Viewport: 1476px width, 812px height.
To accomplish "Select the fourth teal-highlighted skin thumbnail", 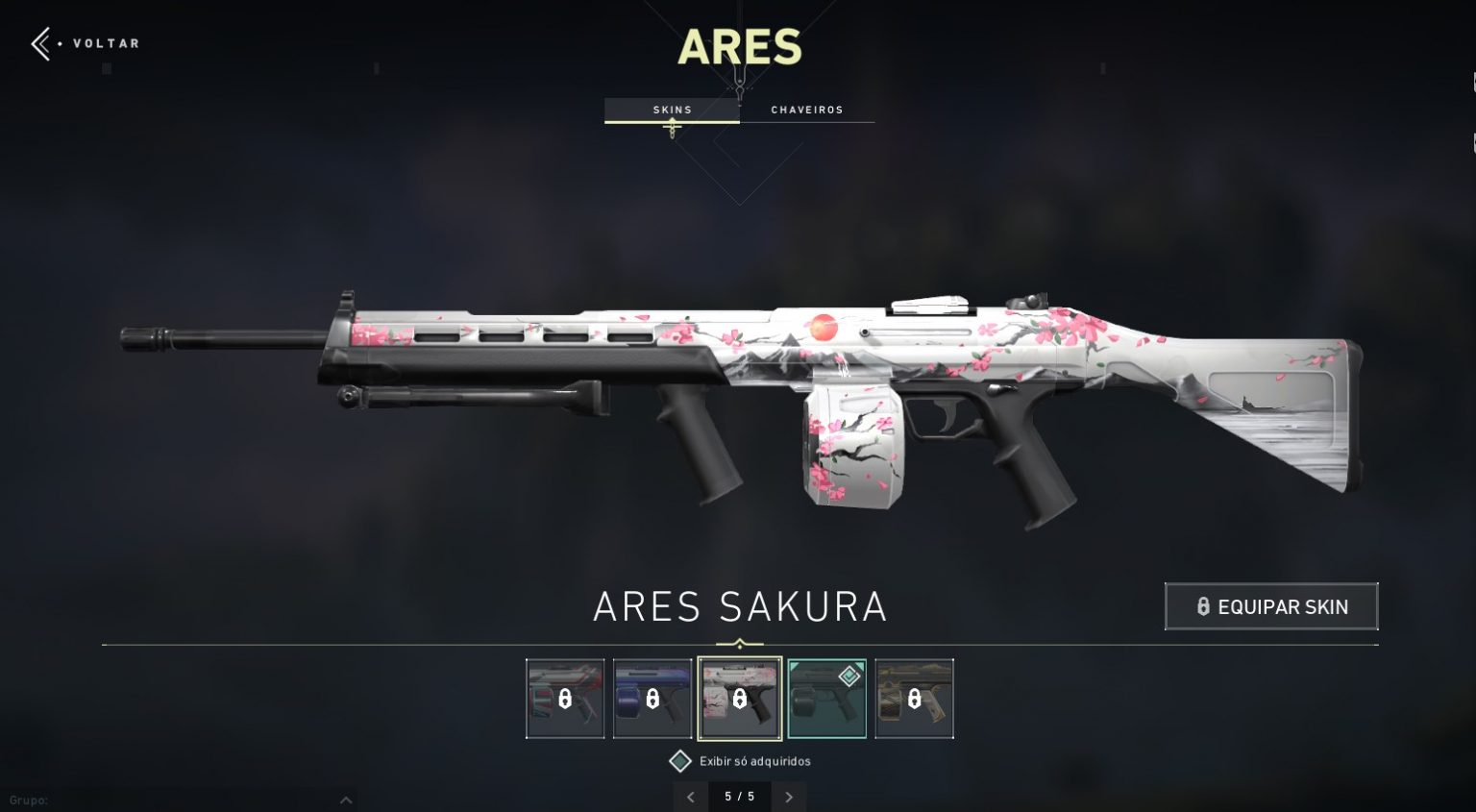I will click(826, 699).
